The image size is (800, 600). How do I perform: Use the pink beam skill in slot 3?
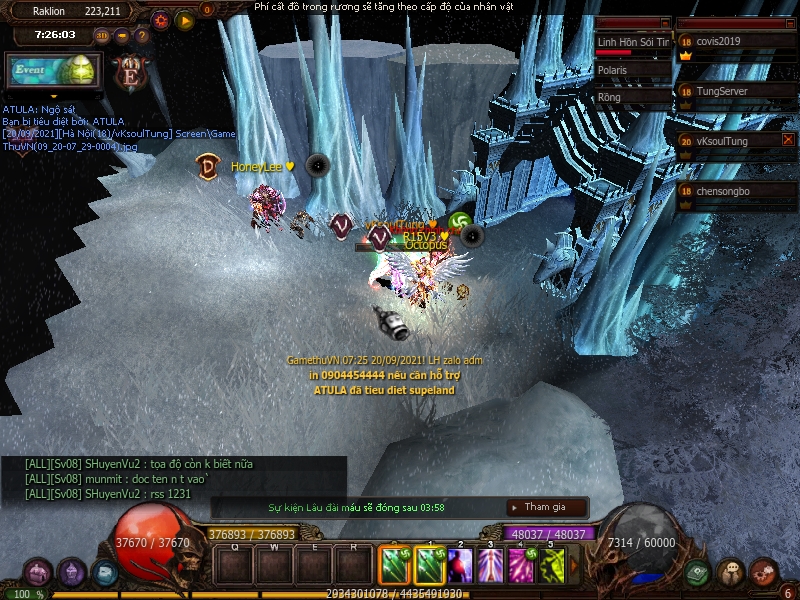[491, 566]
